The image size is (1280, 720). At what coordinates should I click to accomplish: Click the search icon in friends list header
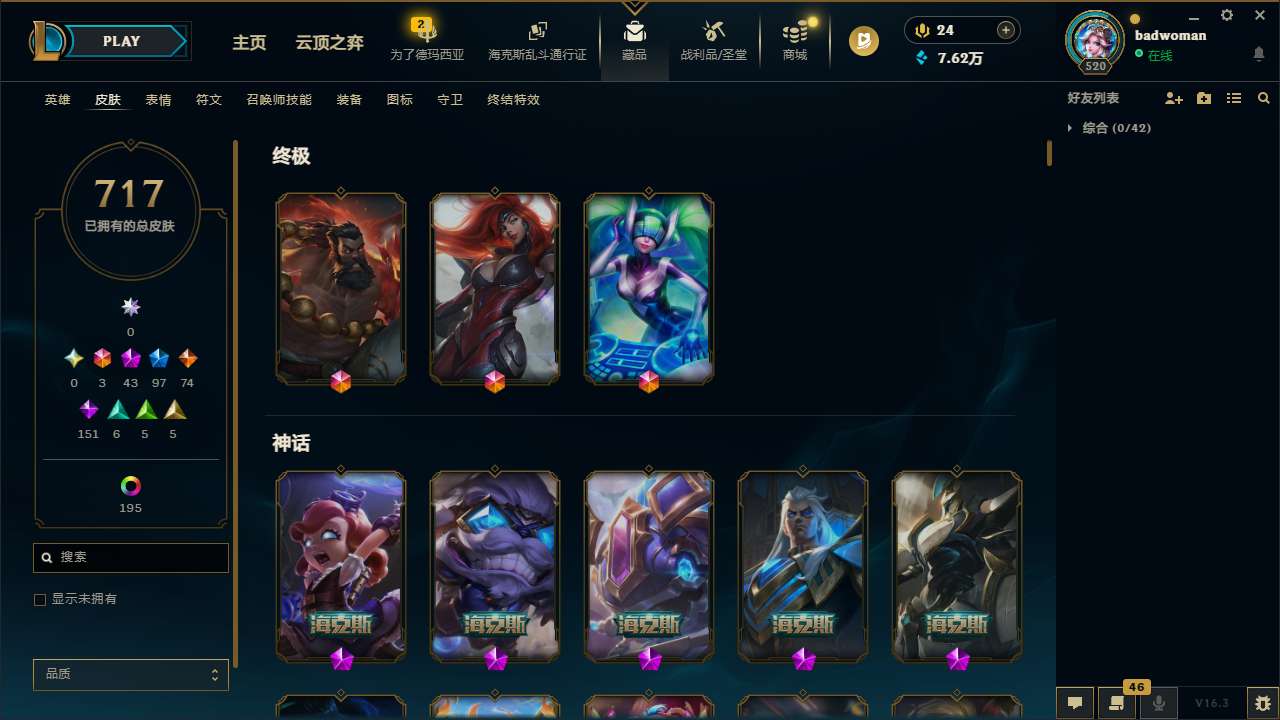[x=1264, y=98]
